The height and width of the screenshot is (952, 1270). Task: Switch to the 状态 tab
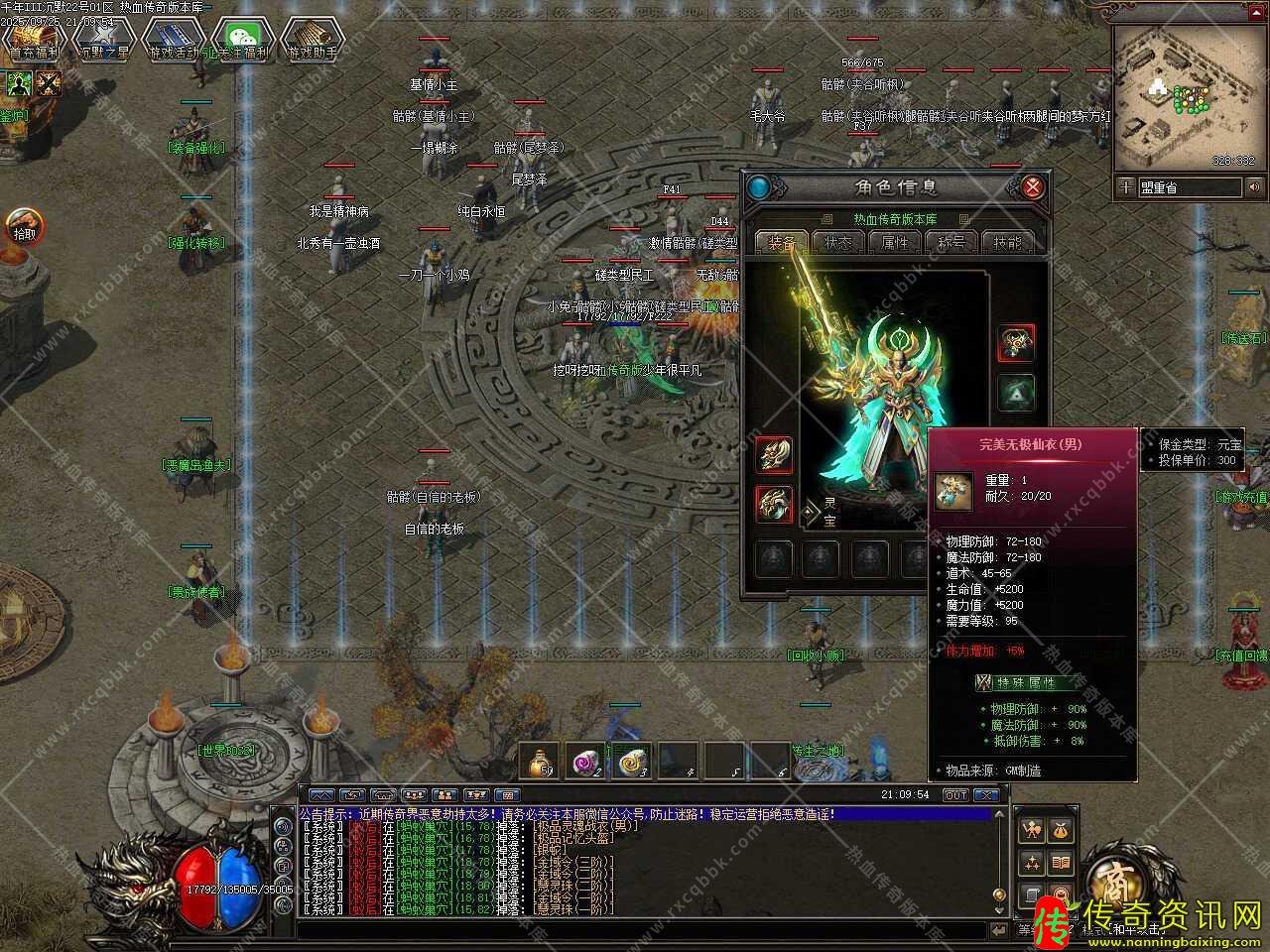[x=838, y=242]
